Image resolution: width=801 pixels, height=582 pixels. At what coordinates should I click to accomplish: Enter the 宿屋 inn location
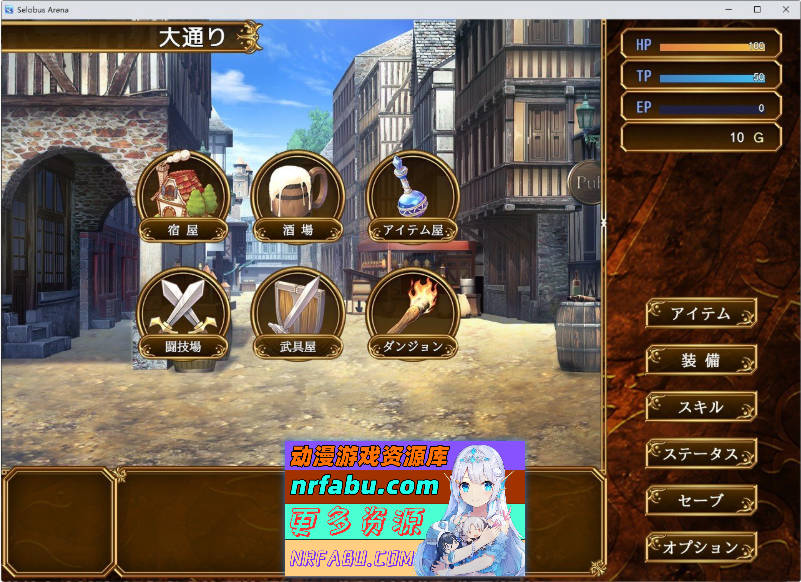183,197
